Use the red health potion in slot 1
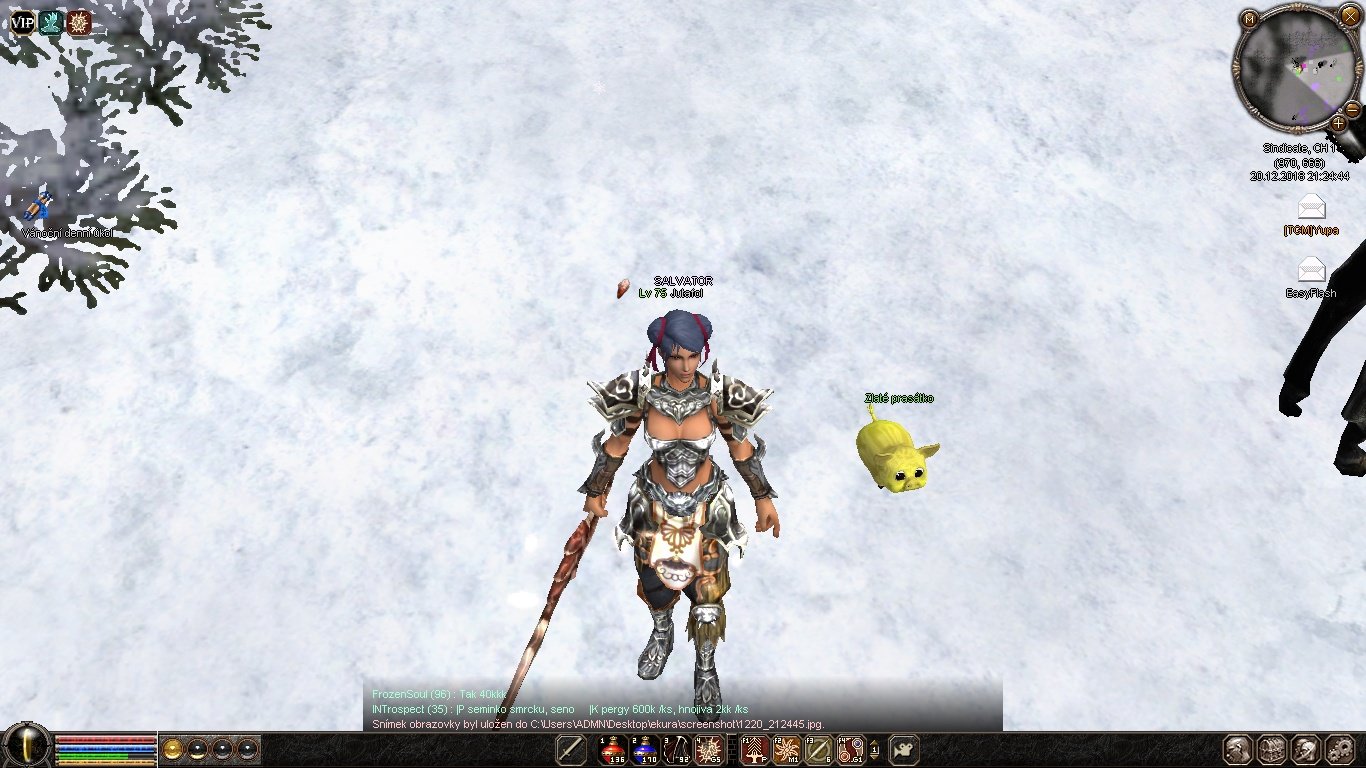1366x768 pixels. click(x=613, y=749)
